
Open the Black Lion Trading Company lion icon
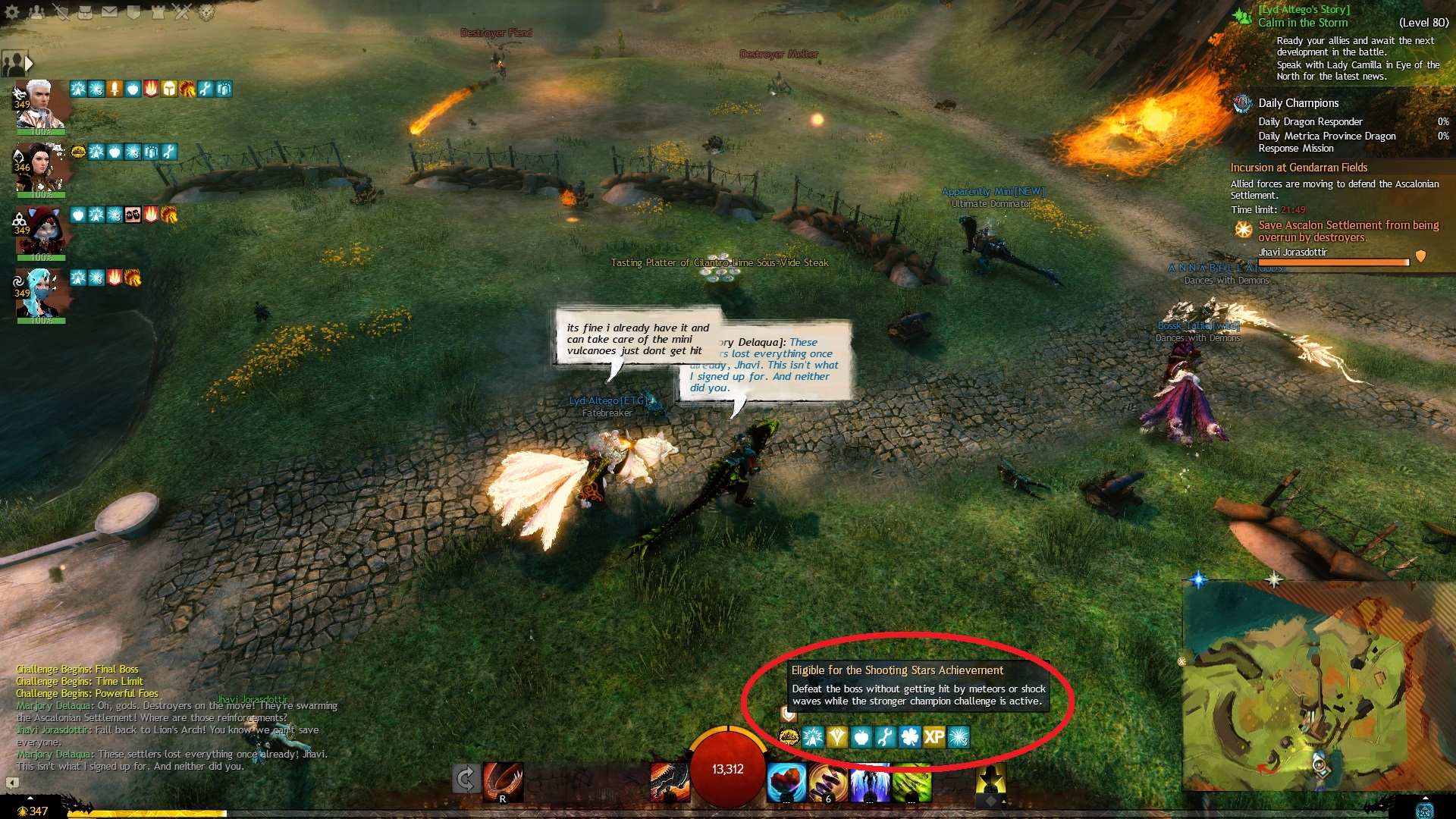point(206,11)
